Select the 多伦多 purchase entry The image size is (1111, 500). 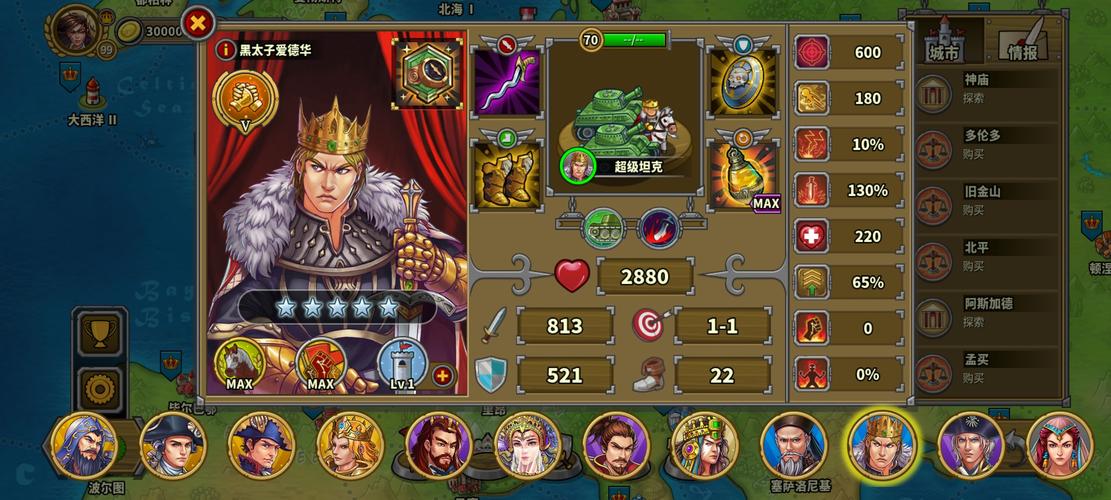pos(985,144)
